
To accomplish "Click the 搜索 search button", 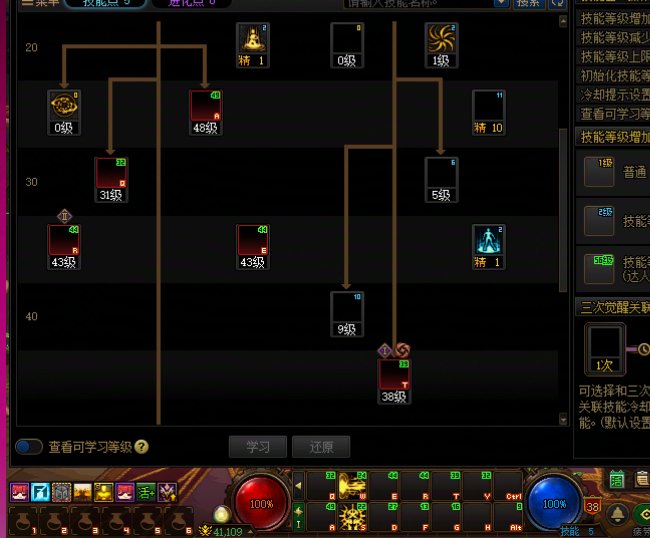I will click(529, 3).
